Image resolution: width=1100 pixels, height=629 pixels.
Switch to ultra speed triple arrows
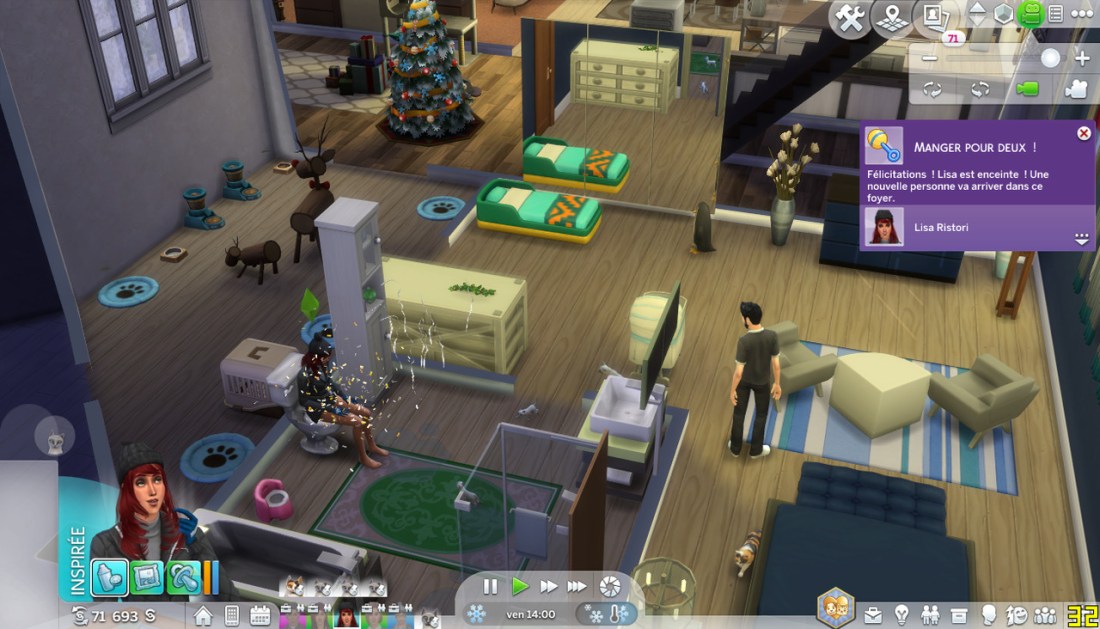pyautogui.click(x=577, y=587)
